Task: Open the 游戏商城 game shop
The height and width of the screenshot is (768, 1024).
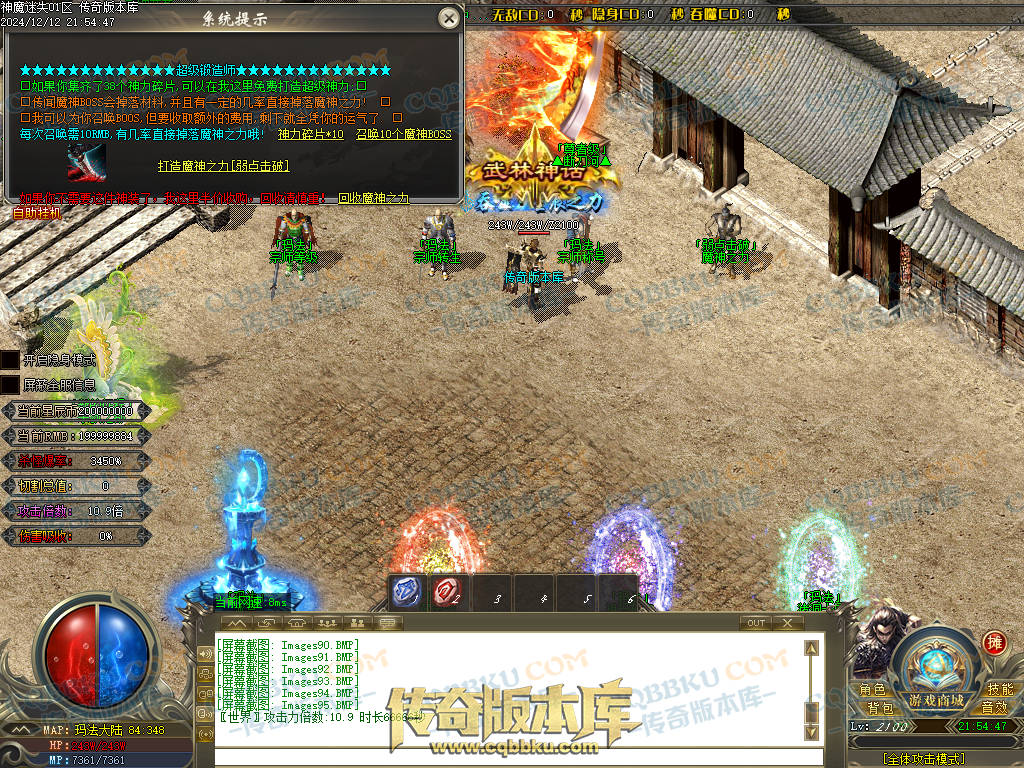Action: point(936,700)
